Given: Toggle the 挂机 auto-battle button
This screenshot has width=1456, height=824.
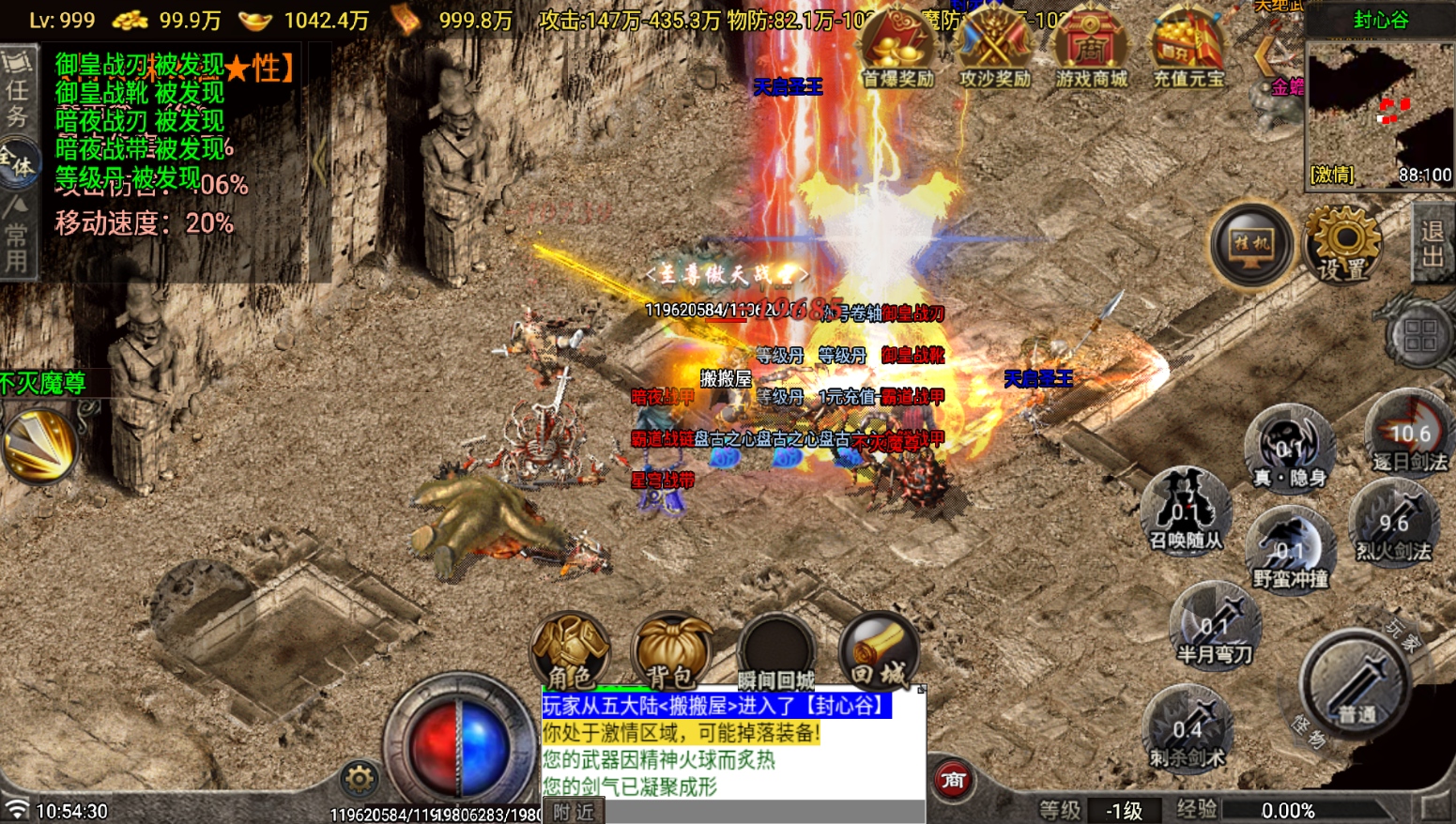Looking at the screenshot, I should click(1251, 246).
